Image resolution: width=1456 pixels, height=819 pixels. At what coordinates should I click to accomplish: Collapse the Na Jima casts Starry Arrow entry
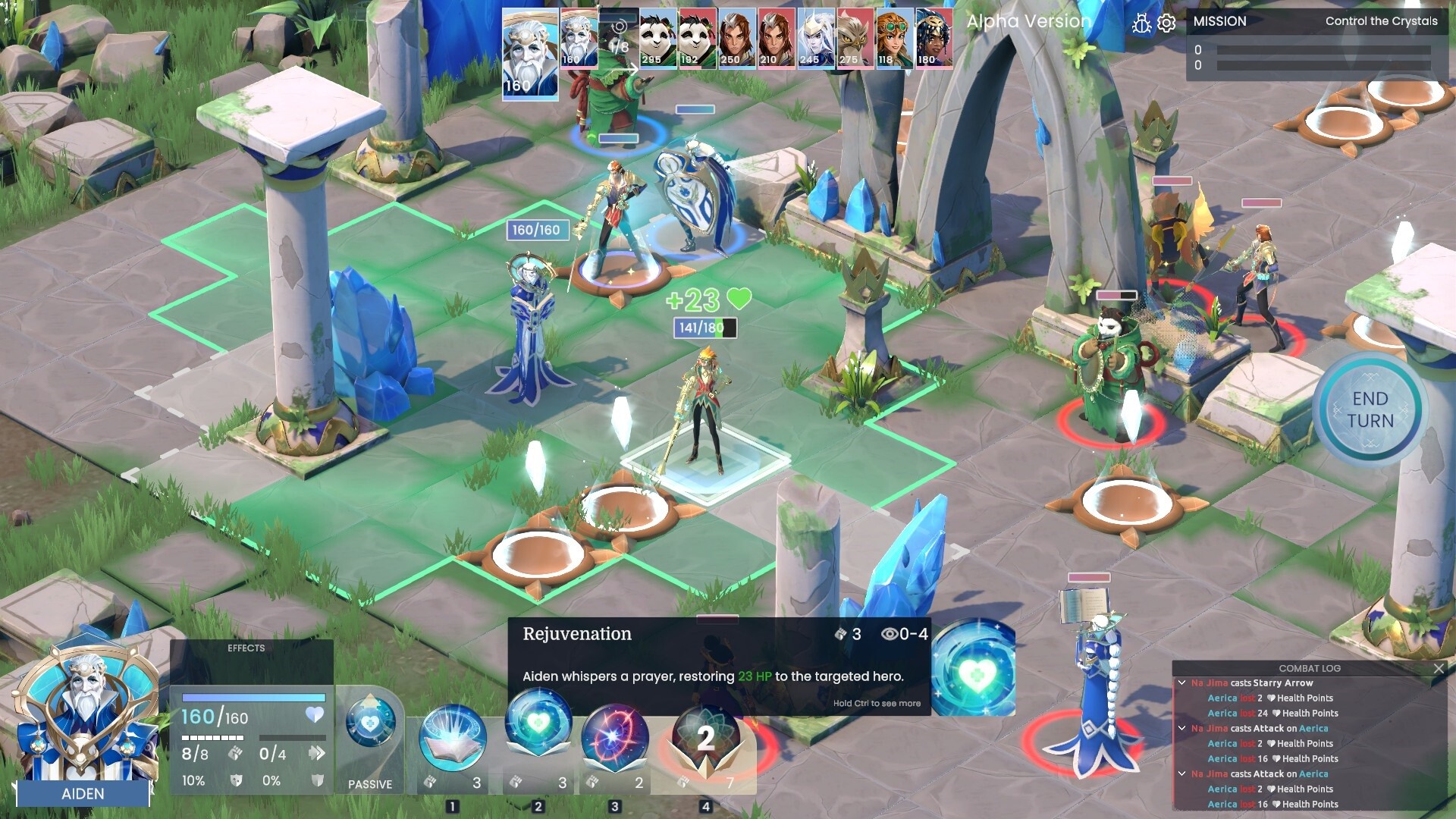(x=1183, y=682)
